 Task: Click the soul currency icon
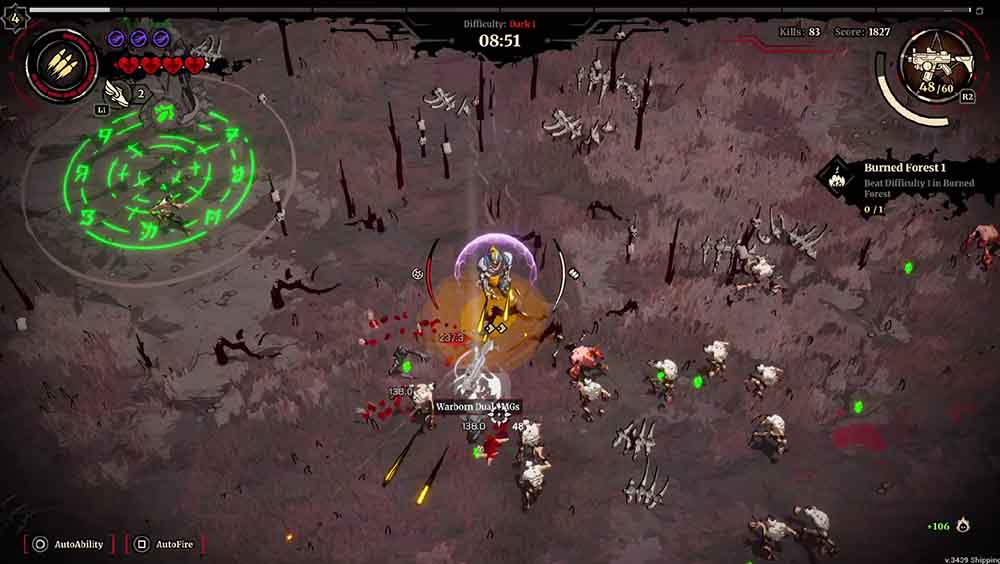click(962, 525)
